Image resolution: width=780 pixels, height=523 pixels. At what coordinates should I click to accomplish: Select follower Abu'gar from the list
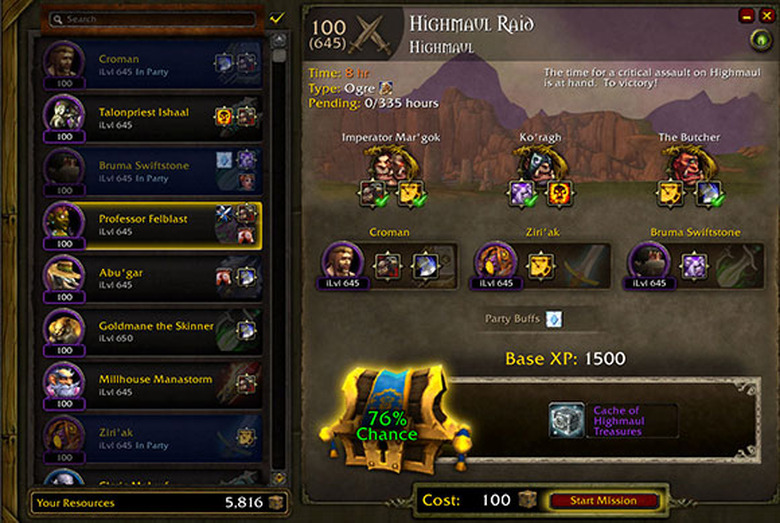click(x=150, y=278)
